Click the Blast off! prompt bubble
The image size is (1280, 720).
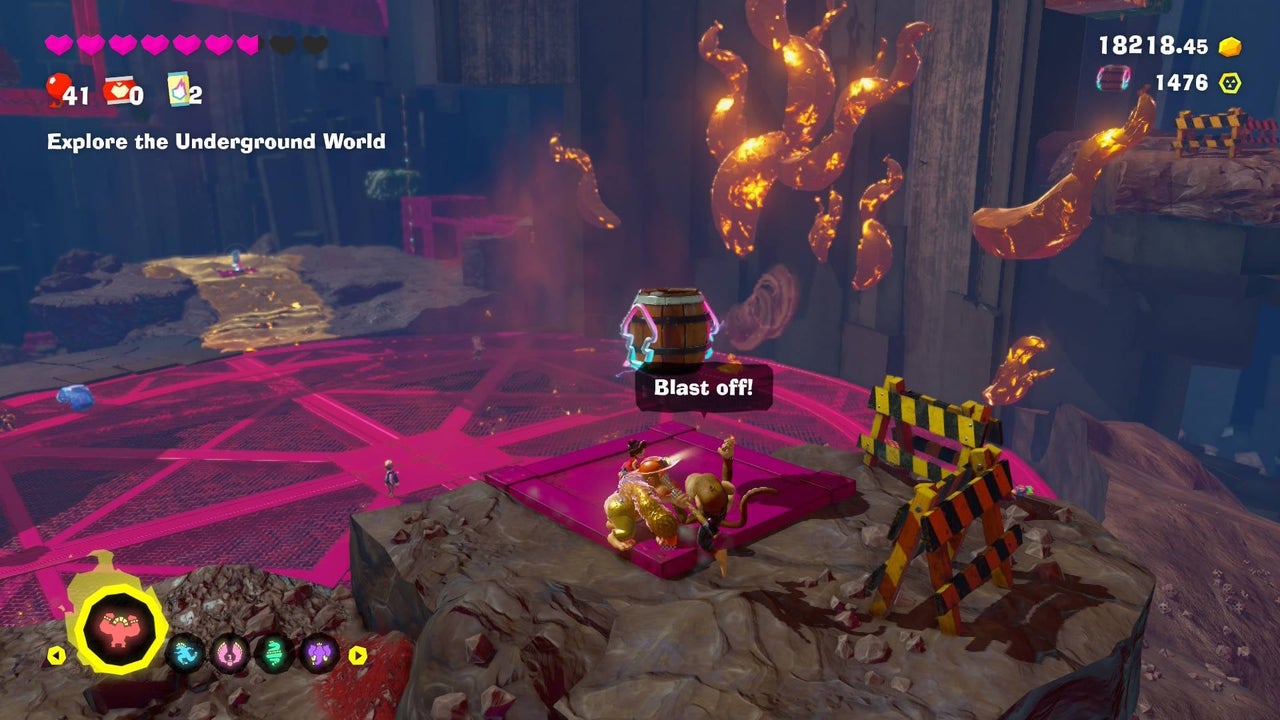[704, 388]
